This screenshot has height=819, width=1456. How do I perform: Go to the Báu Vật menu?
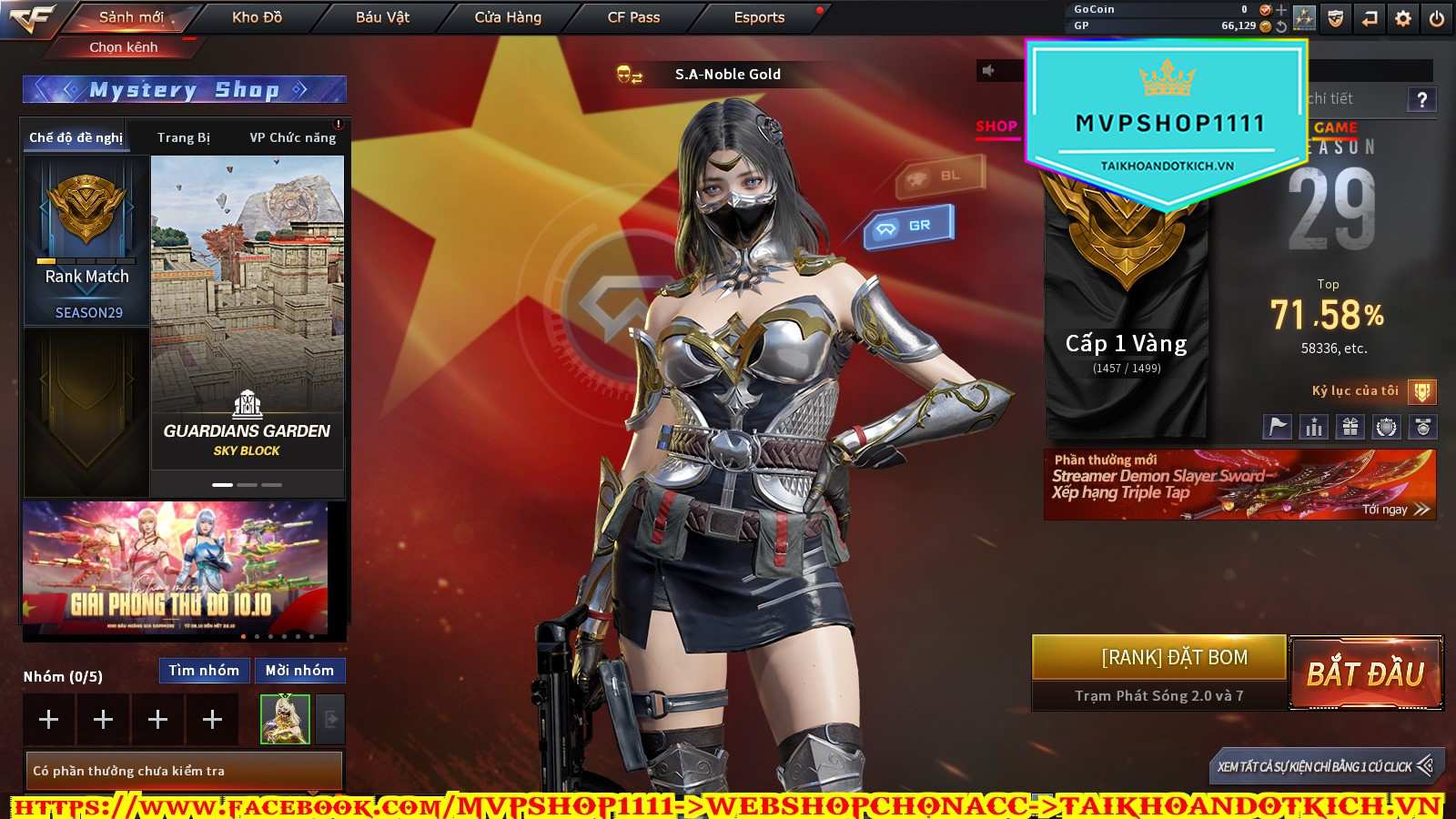(x=382, y=17)
